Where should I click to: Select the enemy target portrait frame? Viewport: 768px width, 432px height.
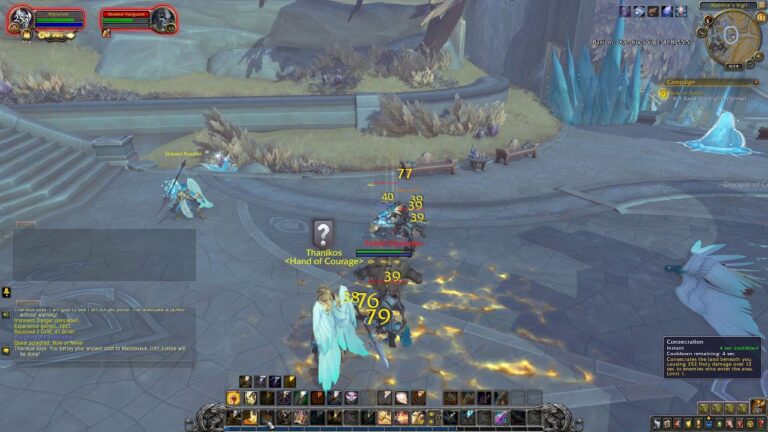pos(163,18)
